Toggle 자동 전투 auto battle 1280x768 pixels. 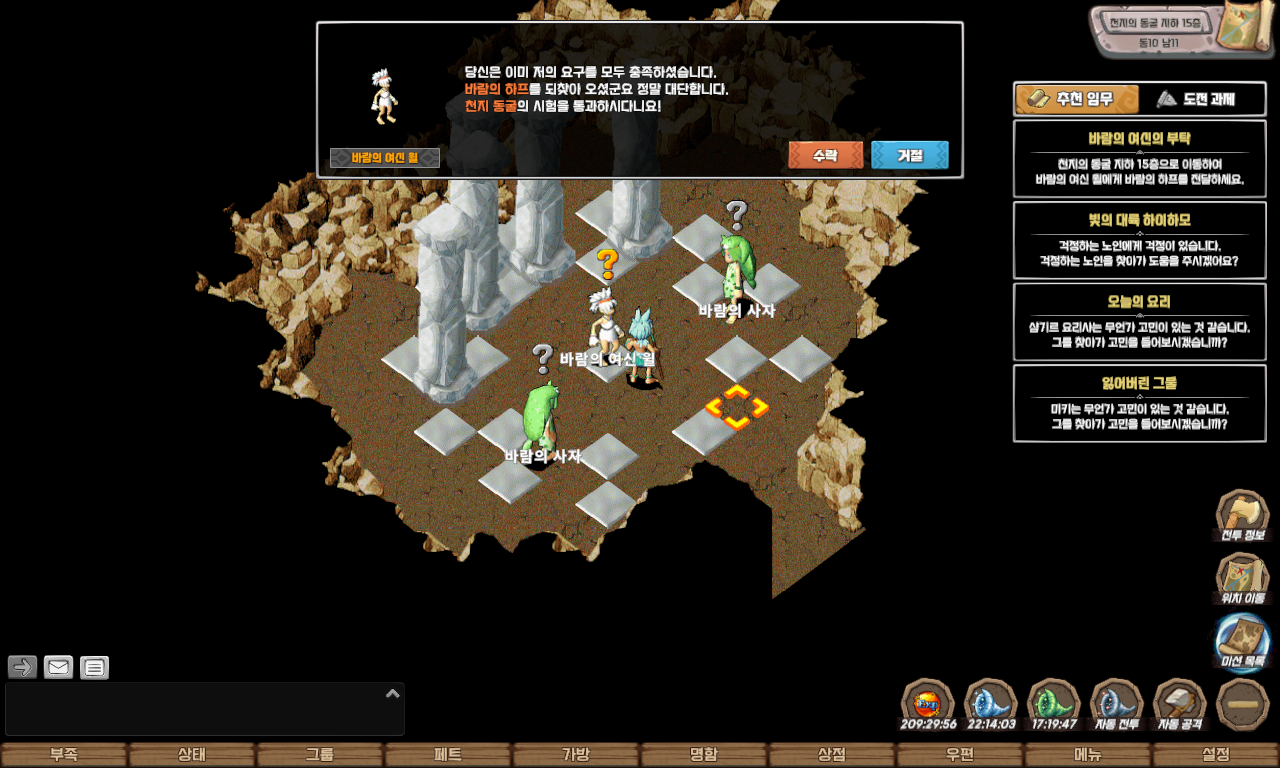[1117, 705]
